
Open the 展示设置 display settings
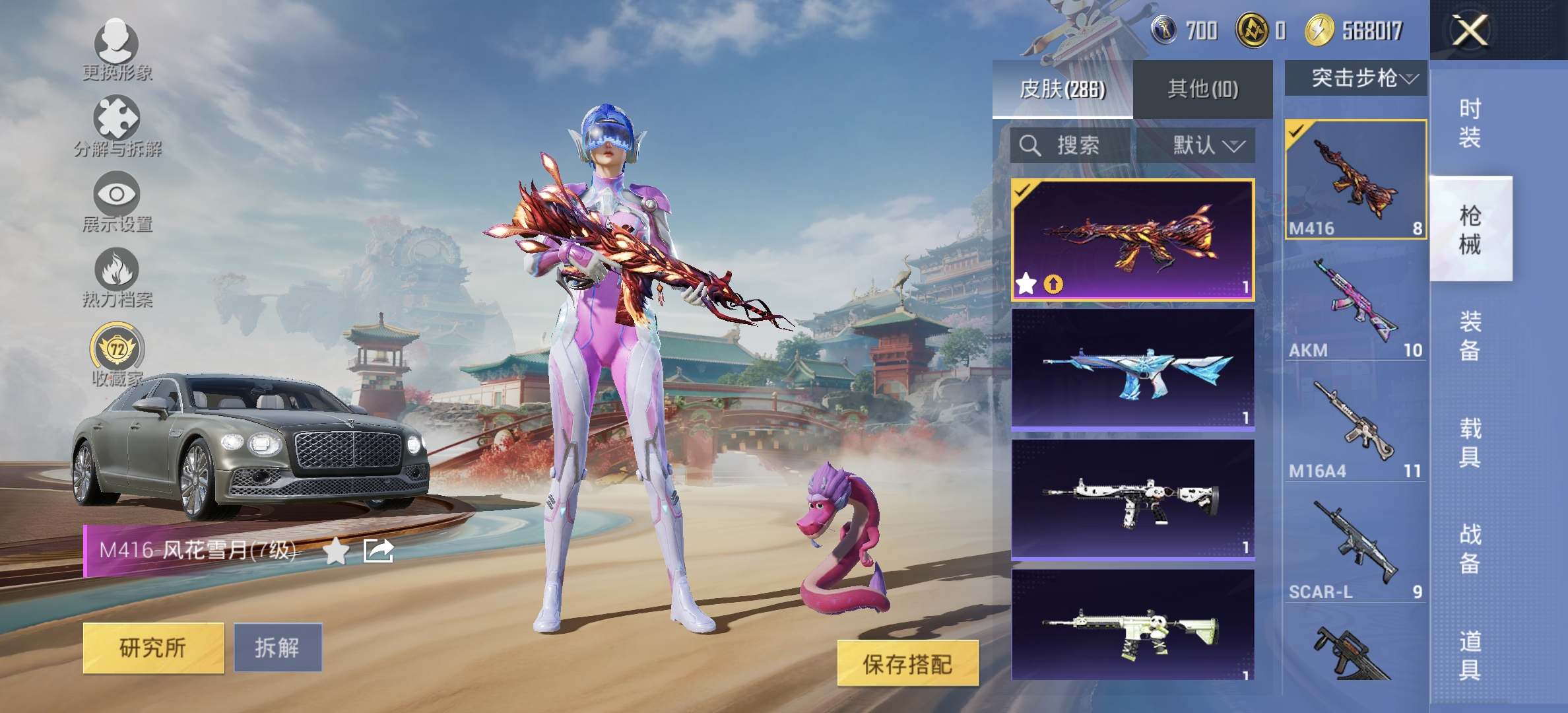(x=117, y=205)
